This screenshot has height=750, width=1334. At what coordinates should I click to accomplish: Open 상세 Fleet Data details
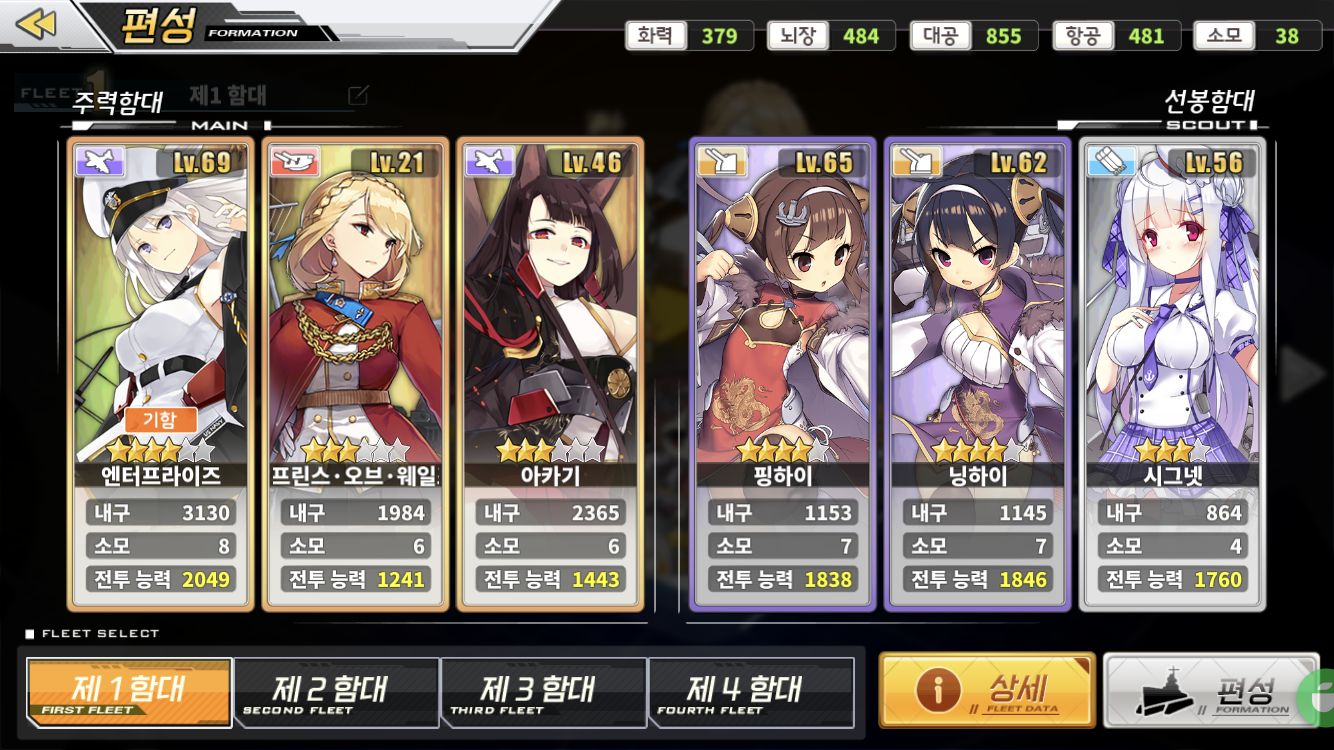click(x=987, y=690)
